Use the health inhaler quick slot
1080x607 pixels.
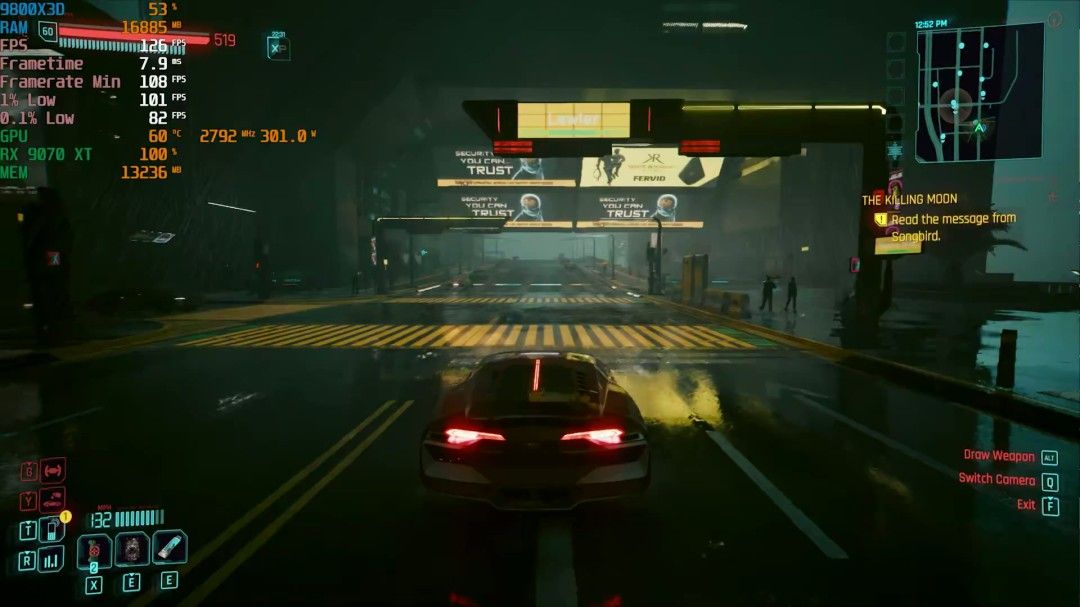tap(169, 547)
